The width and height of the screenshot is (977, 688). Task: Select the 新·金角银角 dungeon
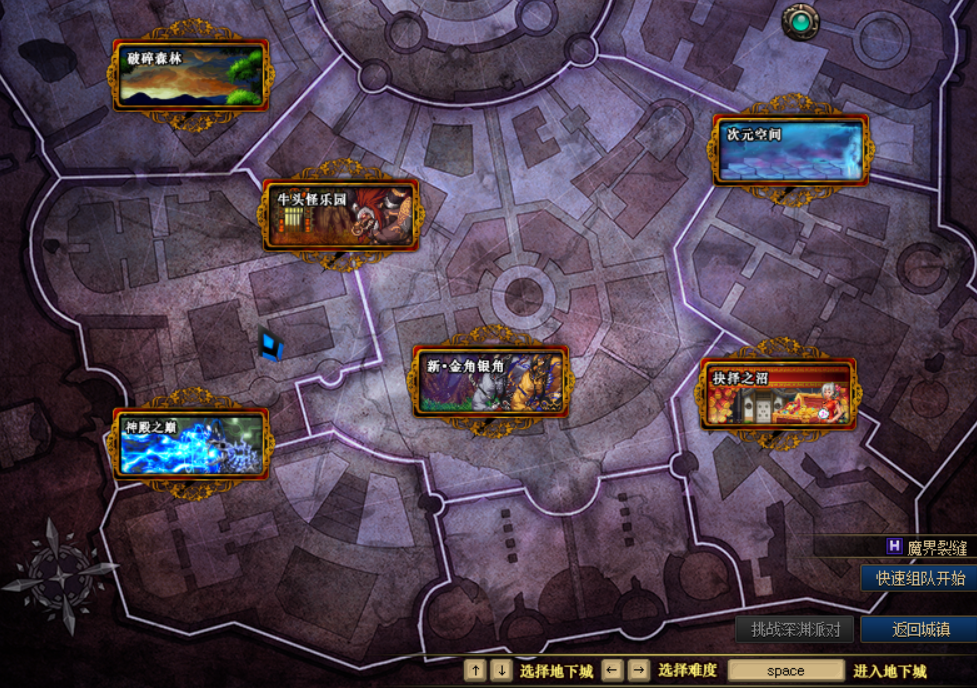491,381
